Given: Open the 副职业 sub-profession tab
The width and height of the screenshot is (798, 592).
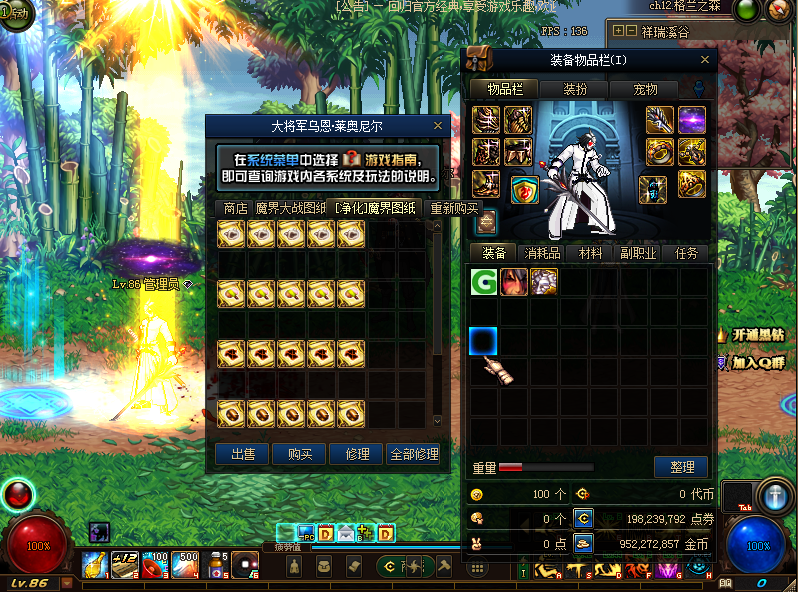Looking at the screenshot, I should tap(637, 253).
